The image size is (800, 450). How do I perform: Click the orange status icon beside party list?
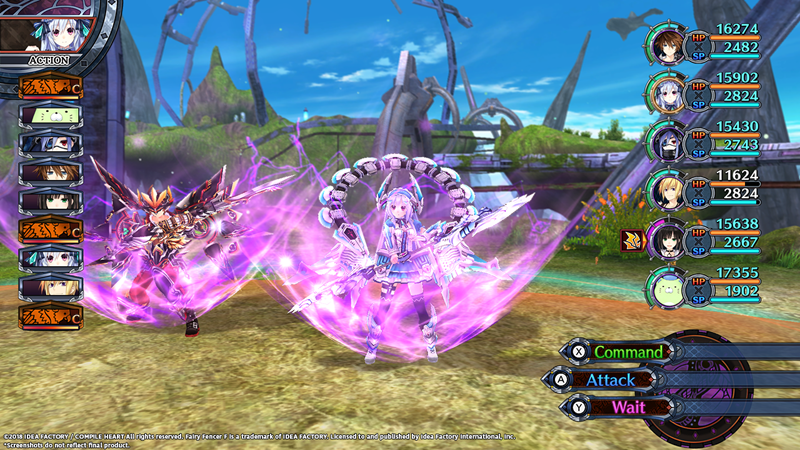(x=630, y=239)
